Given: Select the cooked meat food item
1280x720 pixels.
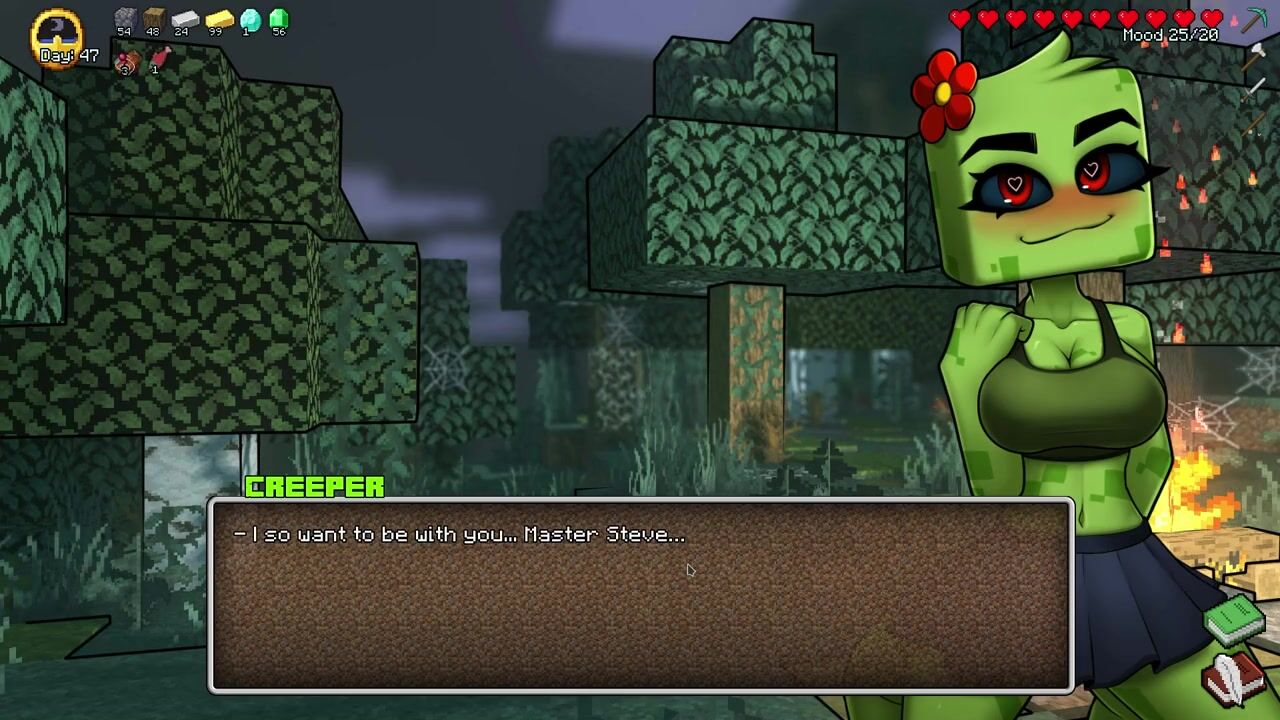Looking at the screenshot, I should [x=126, y=63].
